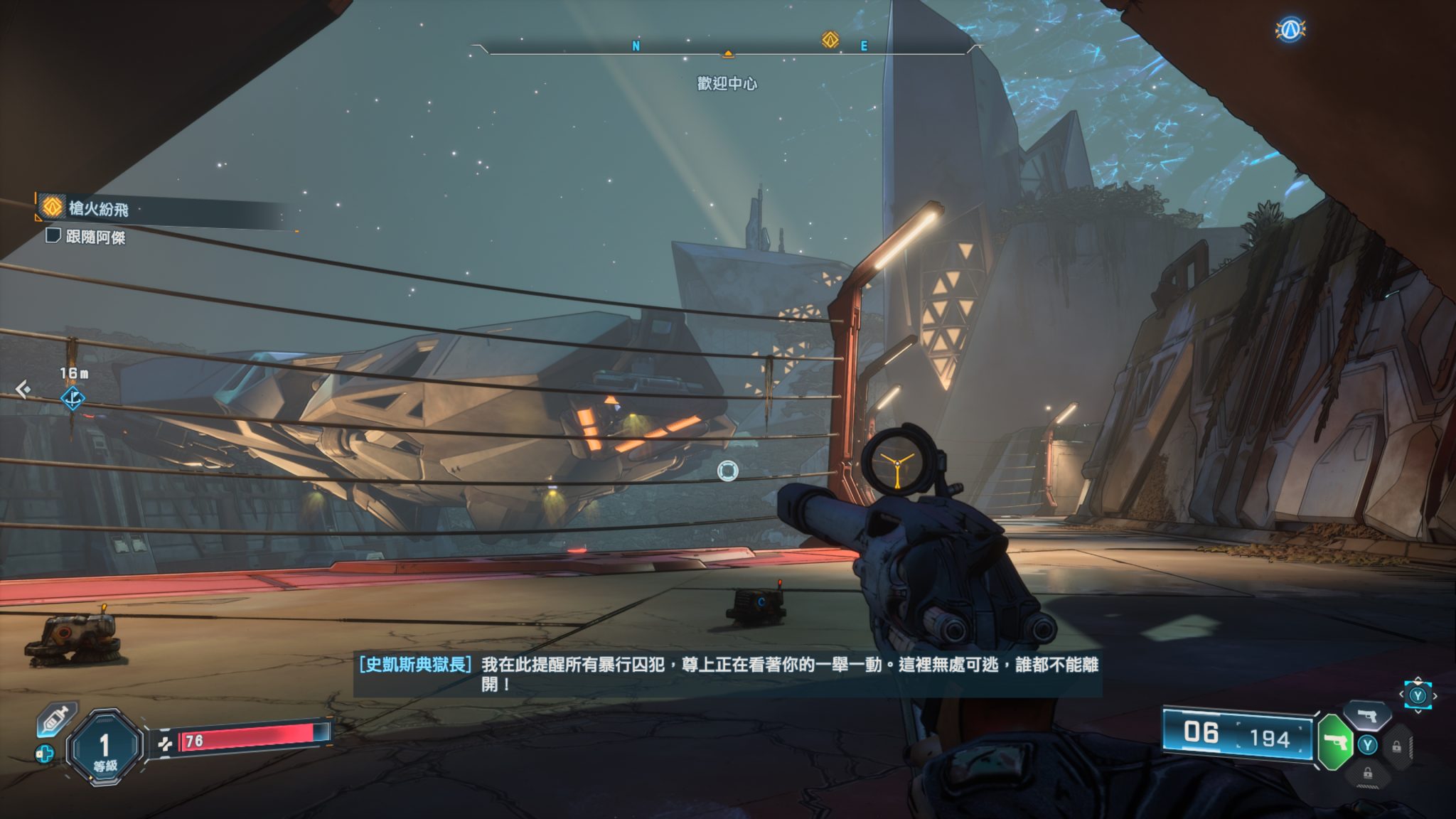Select the green highlighted pistol weapon slot
Viewport: 1456px width, 819px height.
click(1334, 743)
